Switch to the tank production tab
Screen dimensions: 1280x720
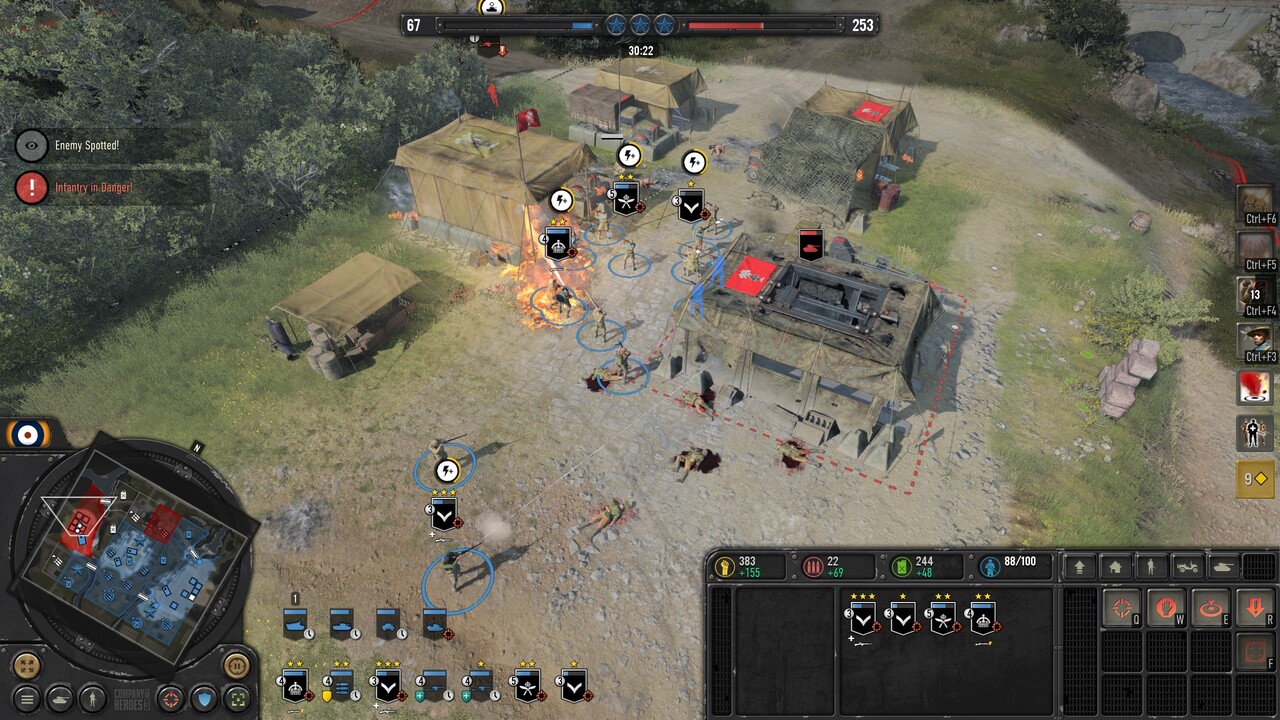click(x=1223, y=567)
